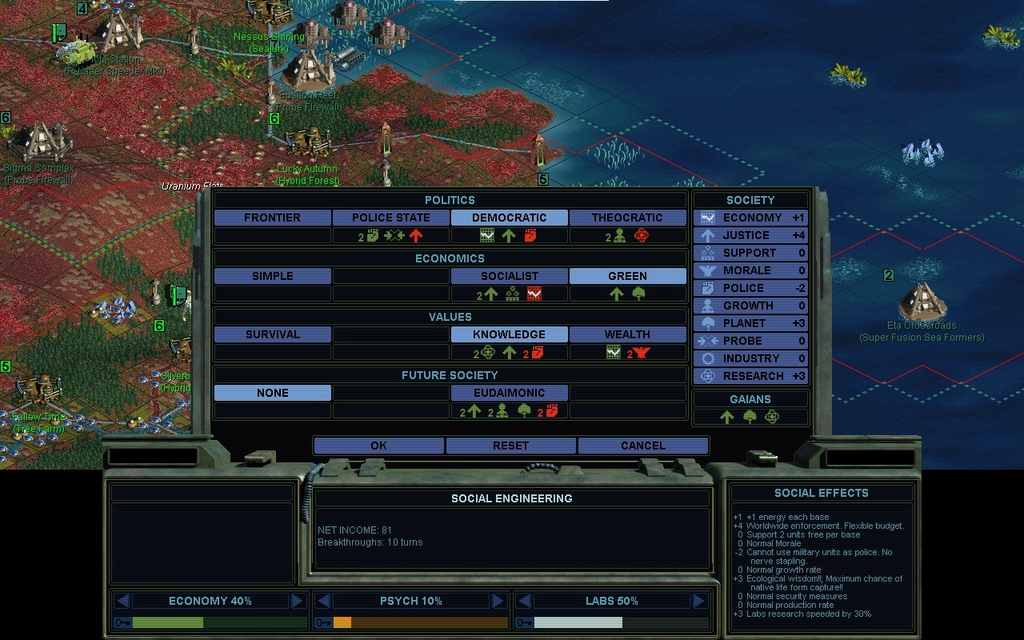Choose Eudaimonic future society
This screenshot has width=1024, height=640.
(x=509, y=393)
